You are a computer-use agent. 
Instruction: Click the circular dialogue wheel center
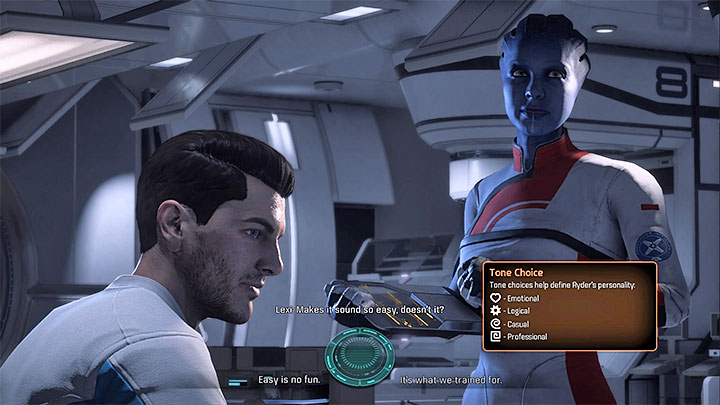click(x=360, y=357)
